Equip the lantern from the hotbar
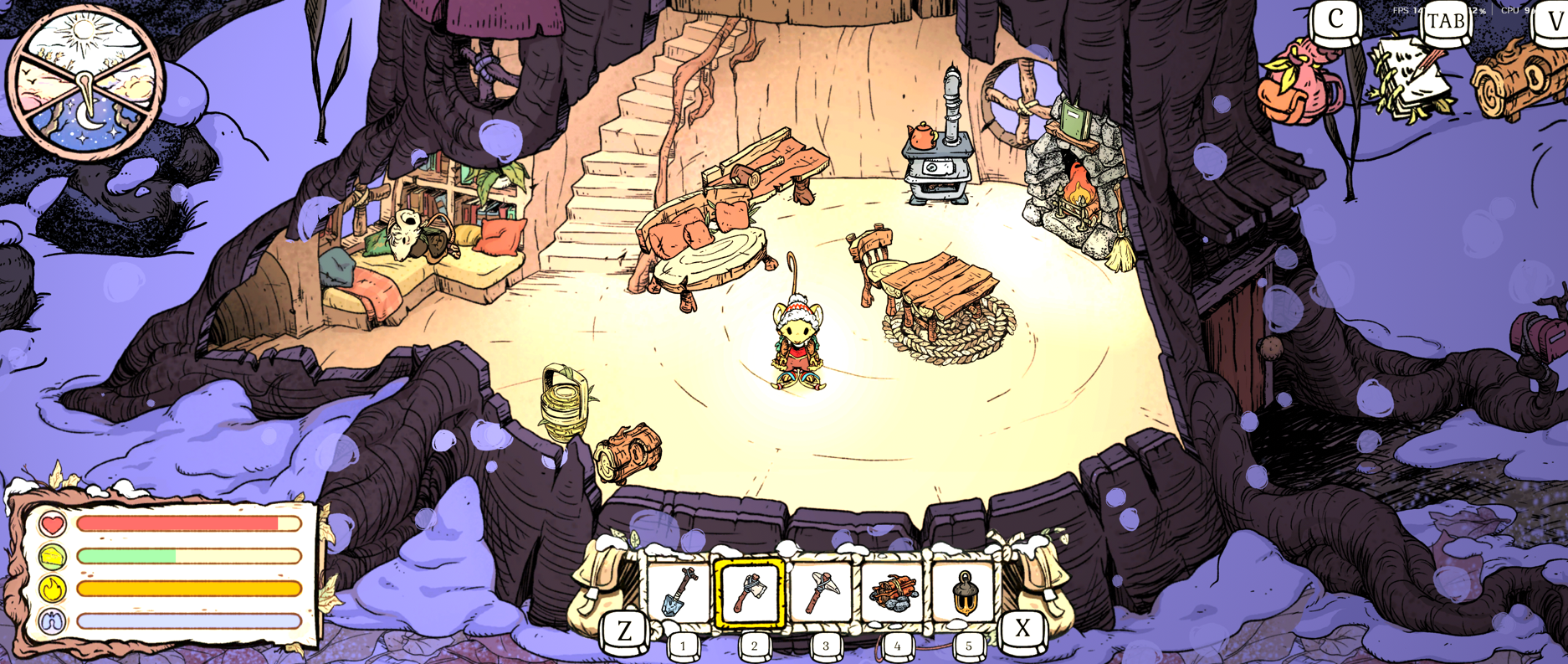 coord(965,593)
